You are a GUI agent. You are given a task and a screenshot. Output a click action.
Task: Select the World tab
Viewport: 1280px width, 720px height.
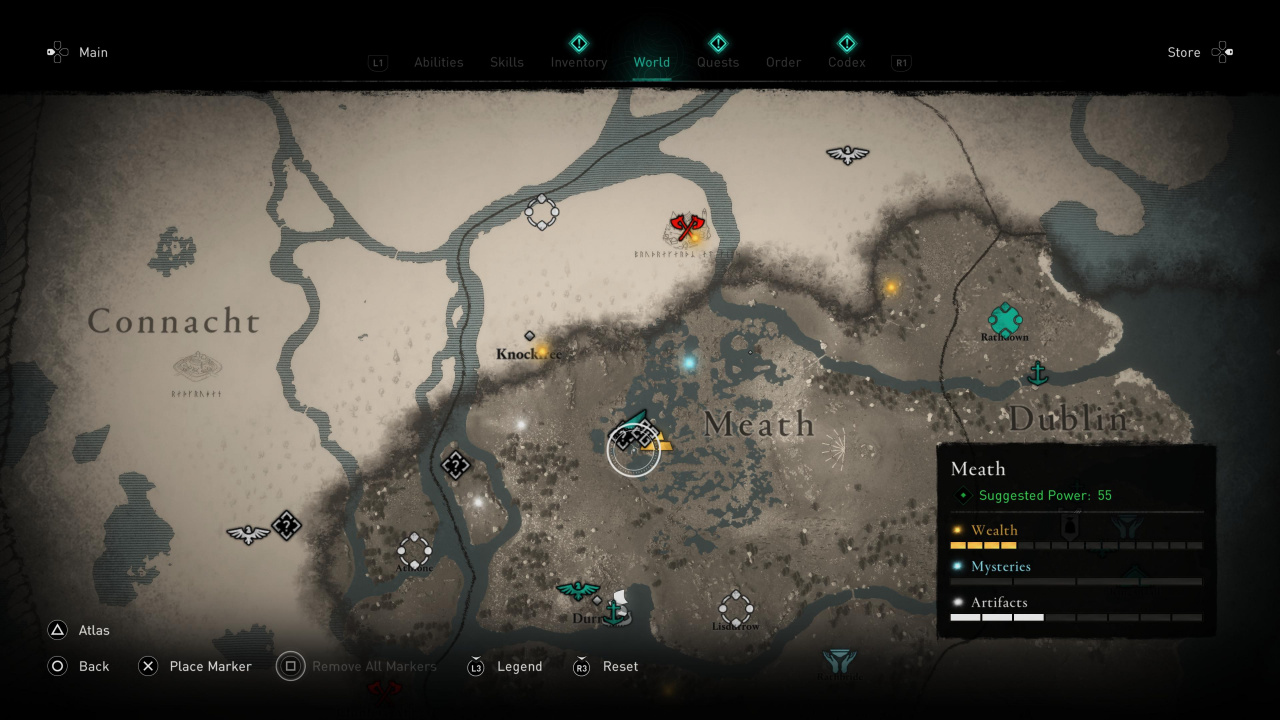[x=651, y=62]
